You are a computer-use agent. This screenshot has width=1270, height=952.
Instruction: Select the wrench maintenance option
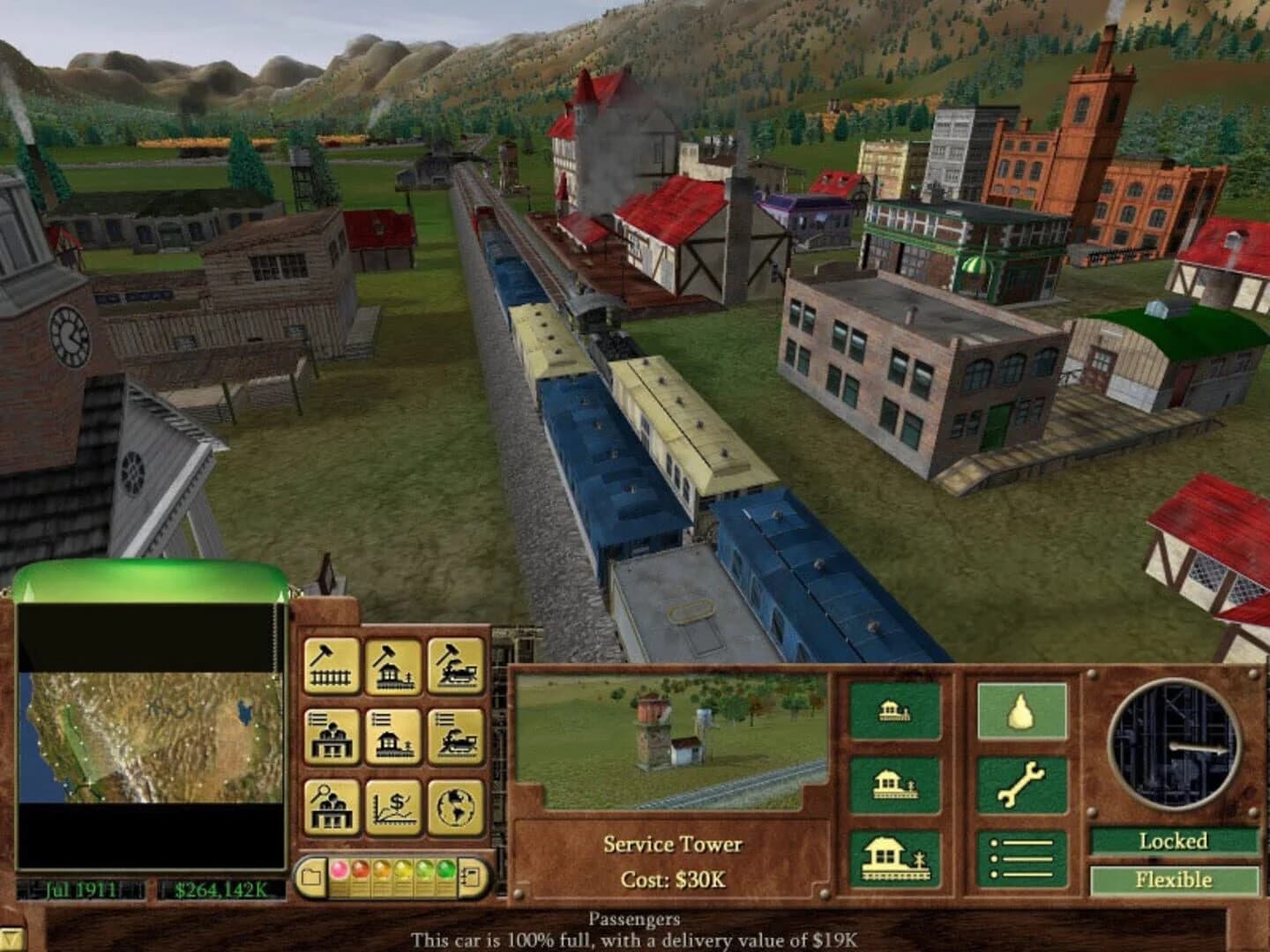coord(1020,785)
